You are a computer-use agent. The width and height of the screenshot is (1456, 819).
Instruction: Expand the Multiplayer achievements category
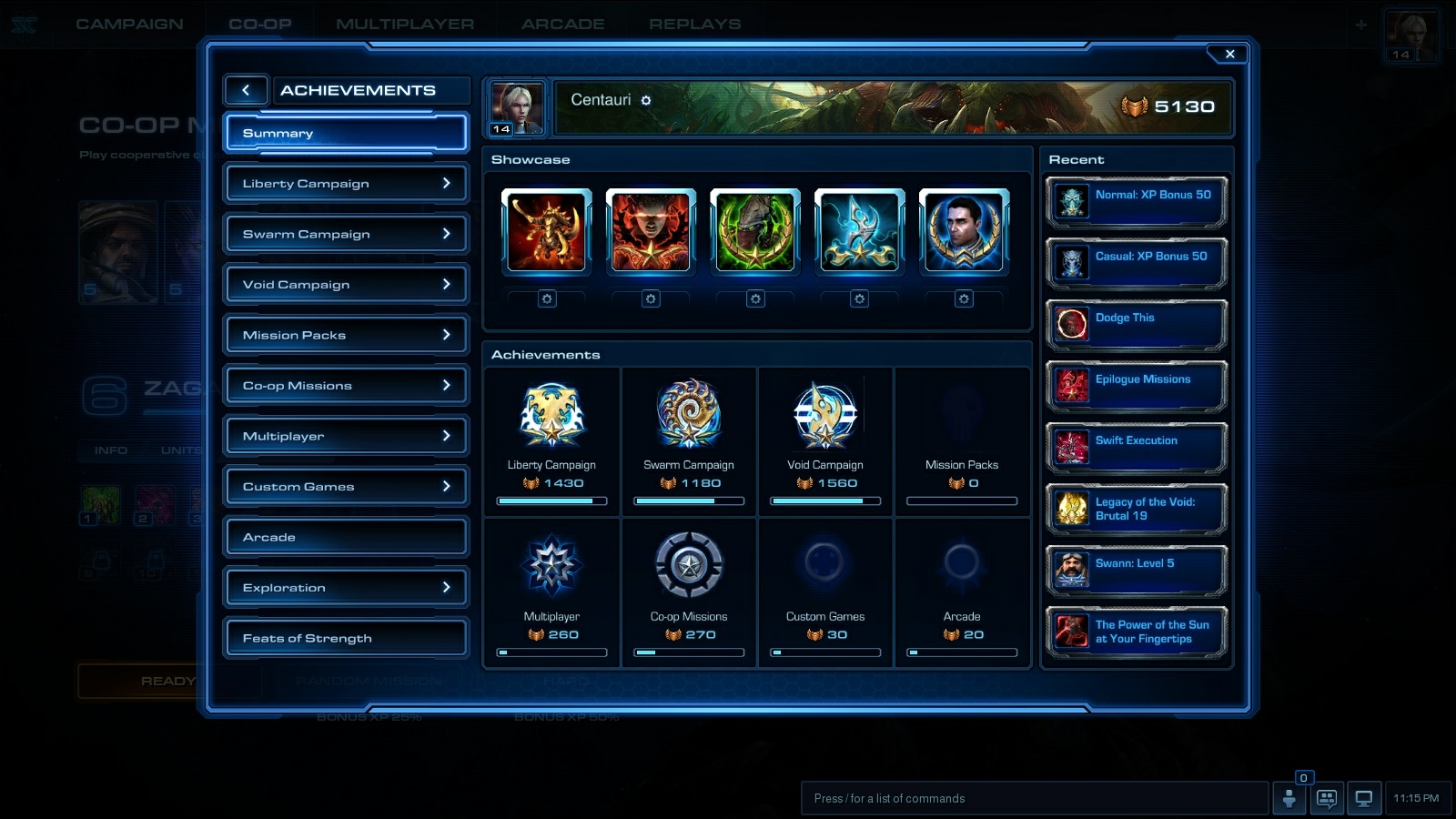point(346,436)
